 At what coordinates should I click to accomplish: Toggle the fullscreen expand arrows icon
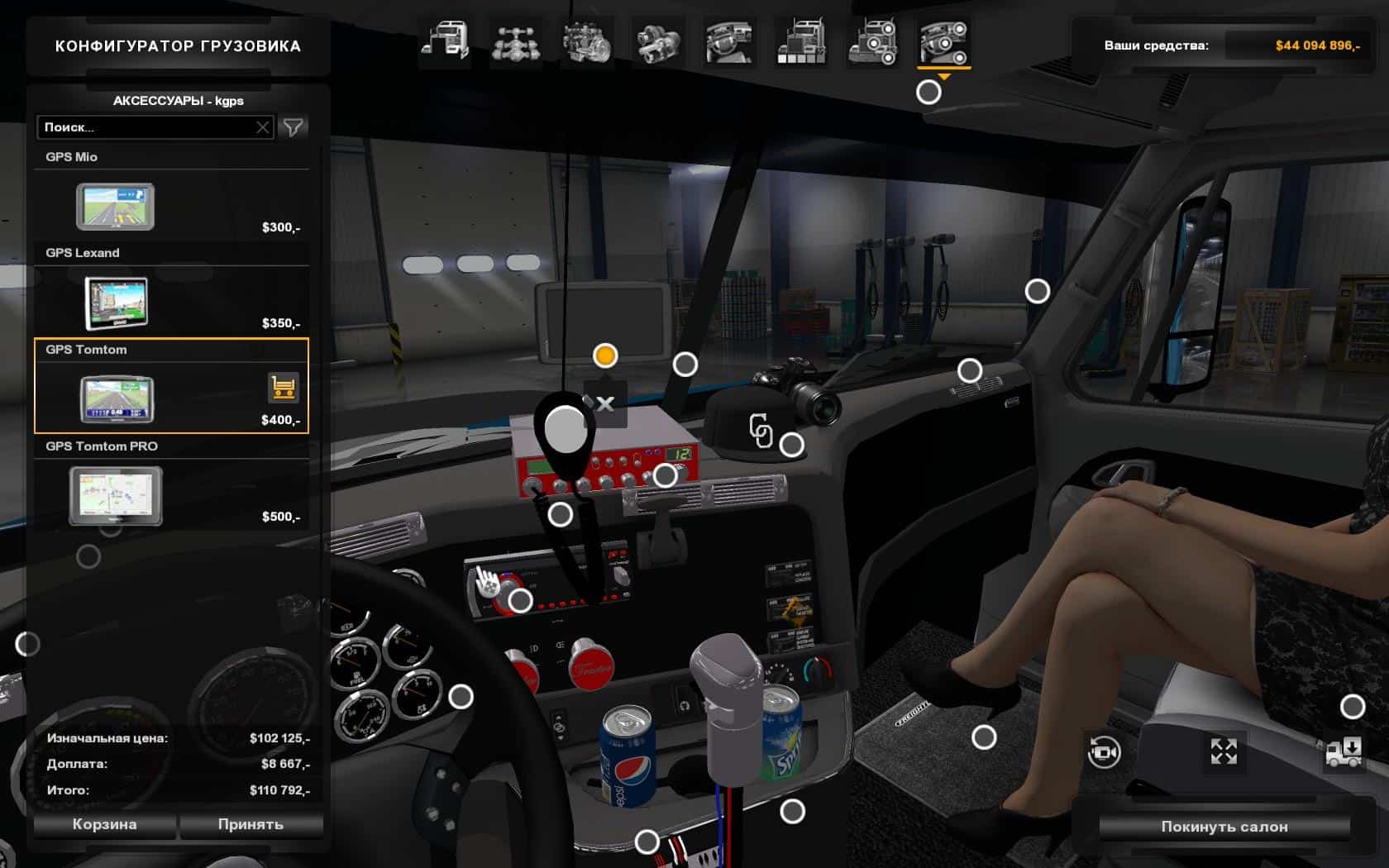(x=1224, y=751)
